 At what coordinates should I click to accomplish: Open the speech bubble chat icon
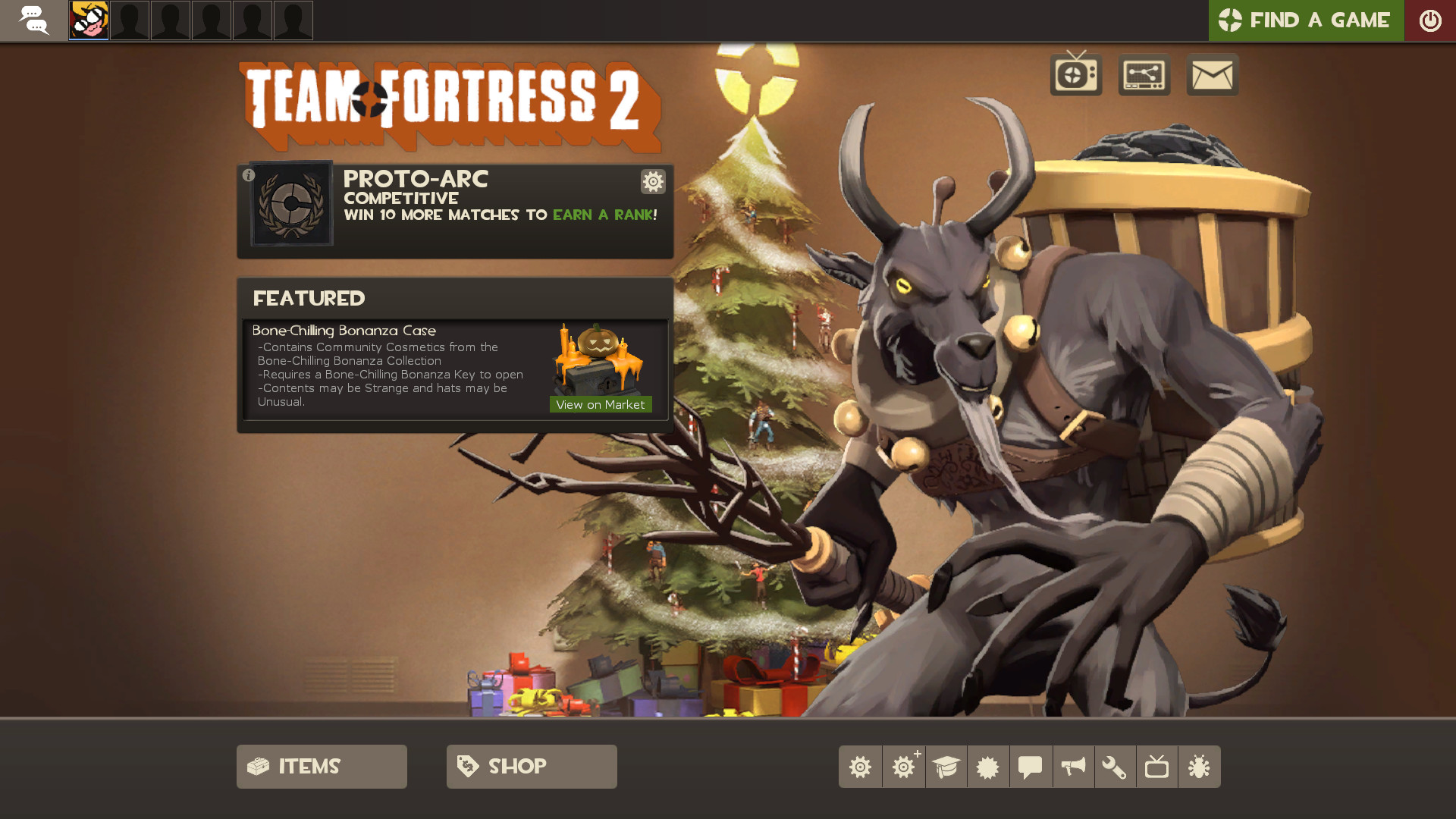(1031, 766)
